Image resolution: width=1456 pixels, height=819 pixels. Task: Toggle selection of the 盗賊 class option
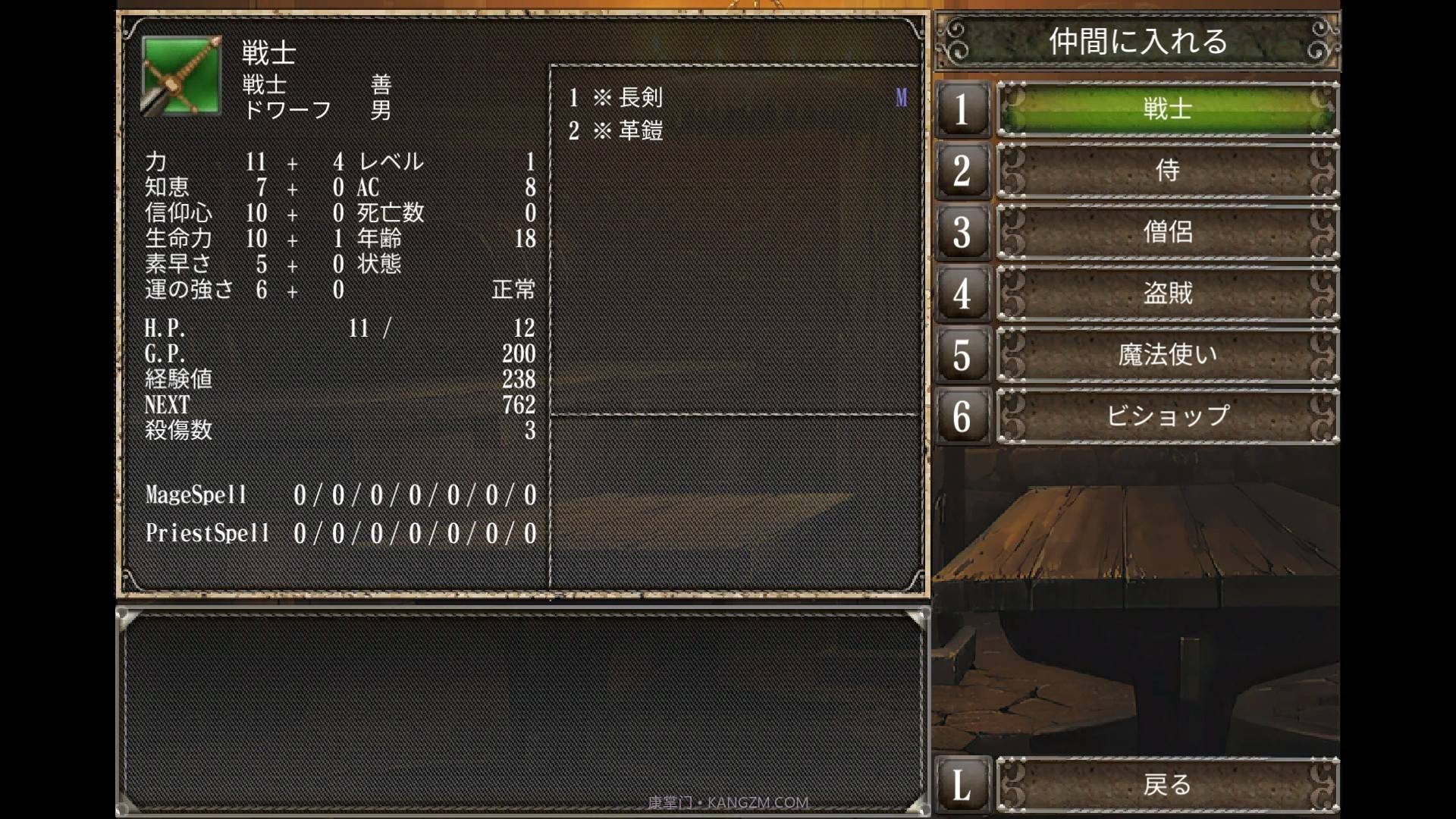[1167, 294]
